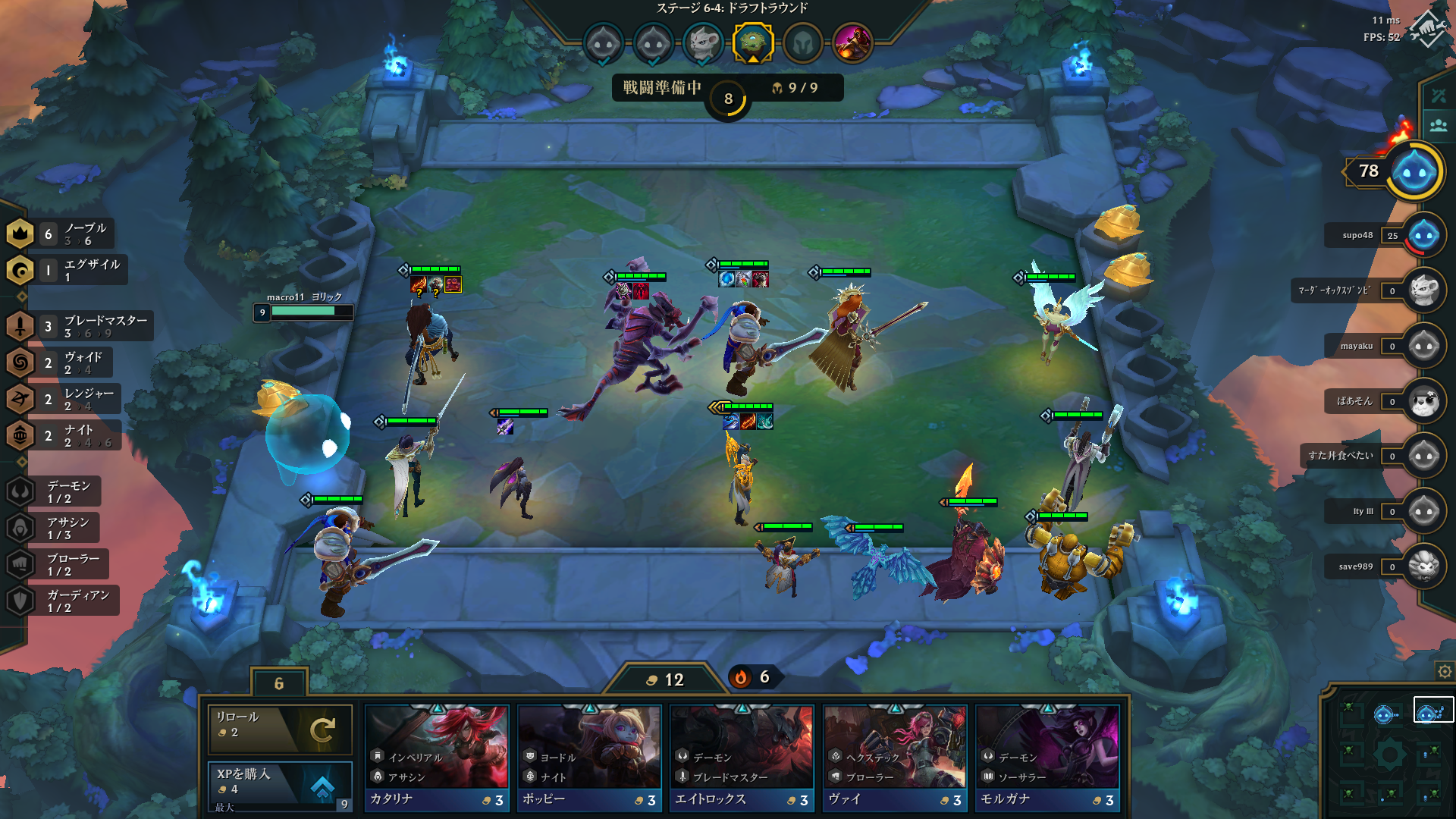This screenshot has width=1456, height=819.
Task: Reroll the shop for 2 gold
Action: [280, 729]
